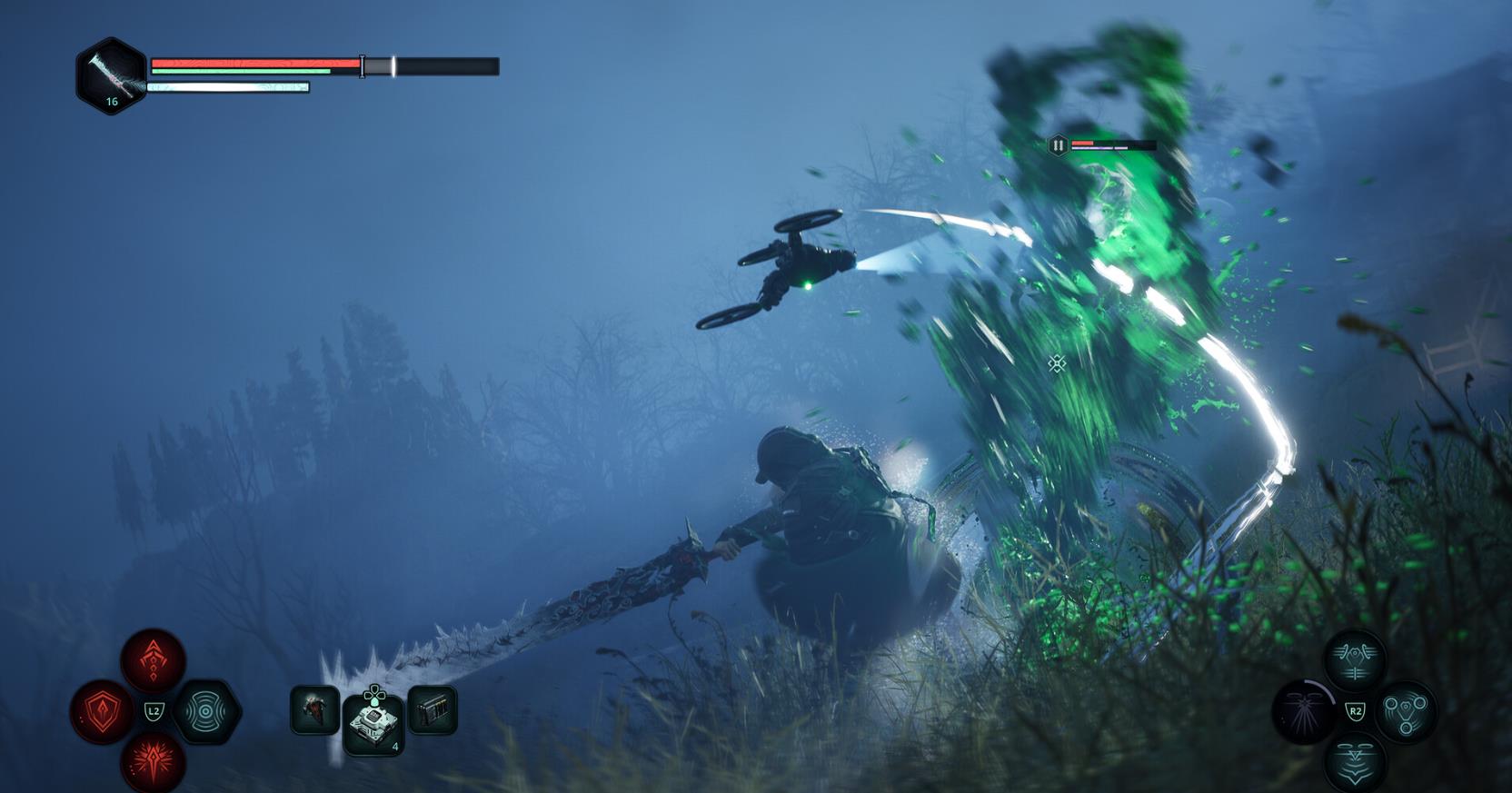Screen dimensions: 1512x793
Task: Activate the three-spiral drone ability
Action: pyautogui.click(x=1406, y=711)
